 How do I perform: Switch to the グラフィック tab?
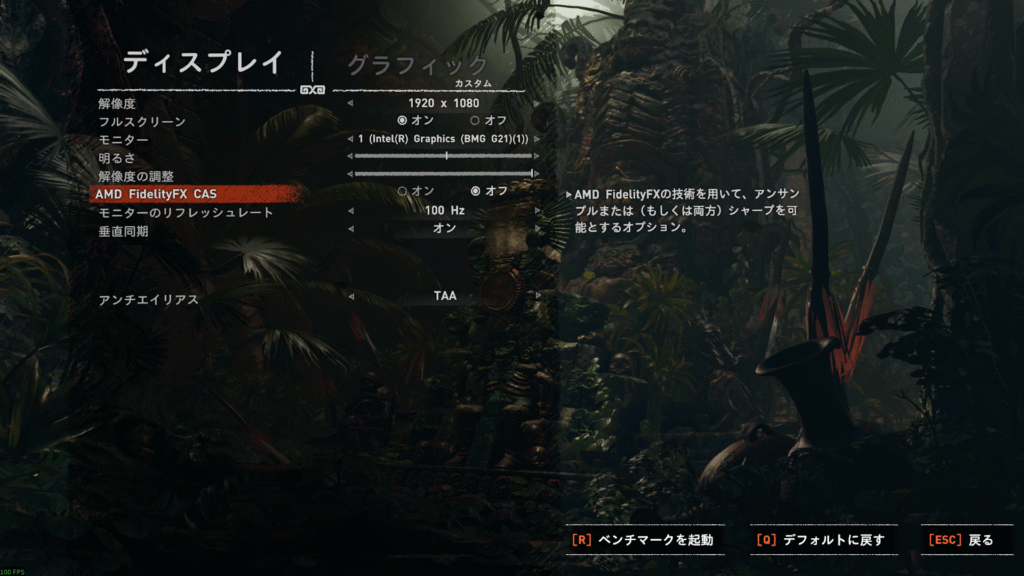[417, 65]
